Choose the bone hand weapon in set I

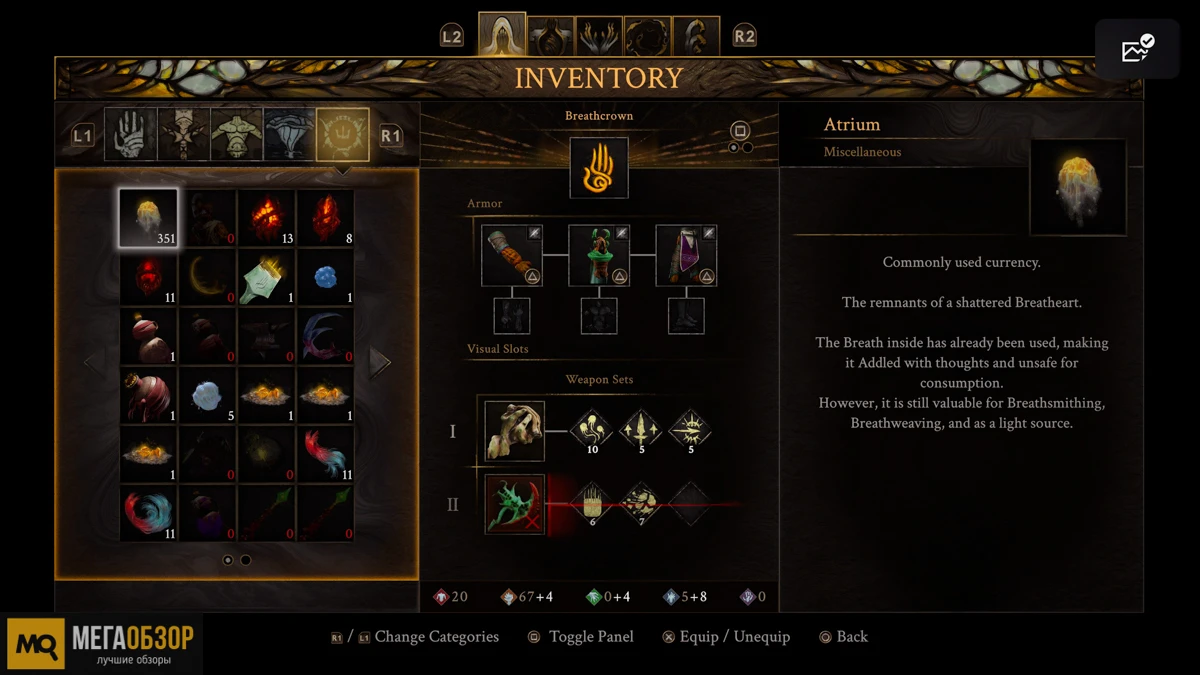pos(514,431)
